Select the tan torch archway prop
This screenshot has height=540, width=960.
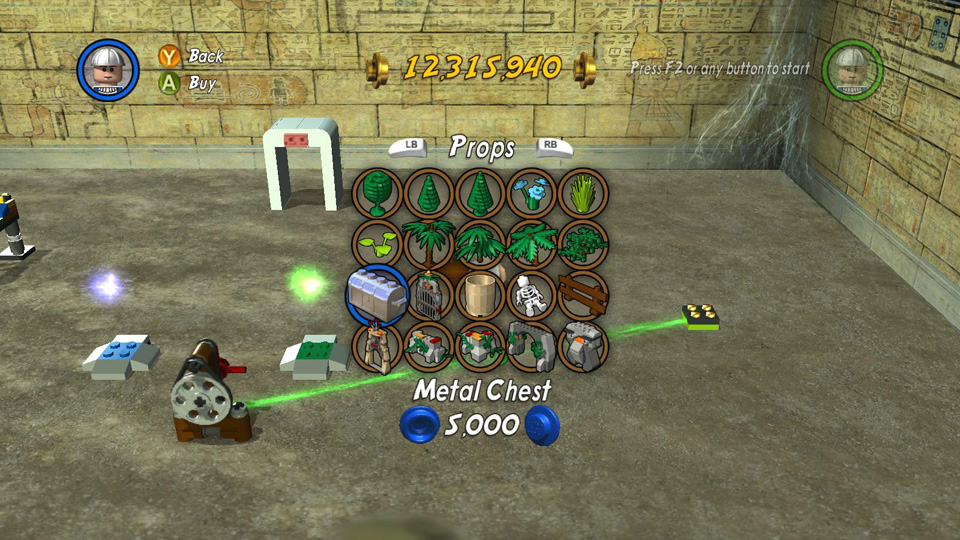(x=377, y=346)
